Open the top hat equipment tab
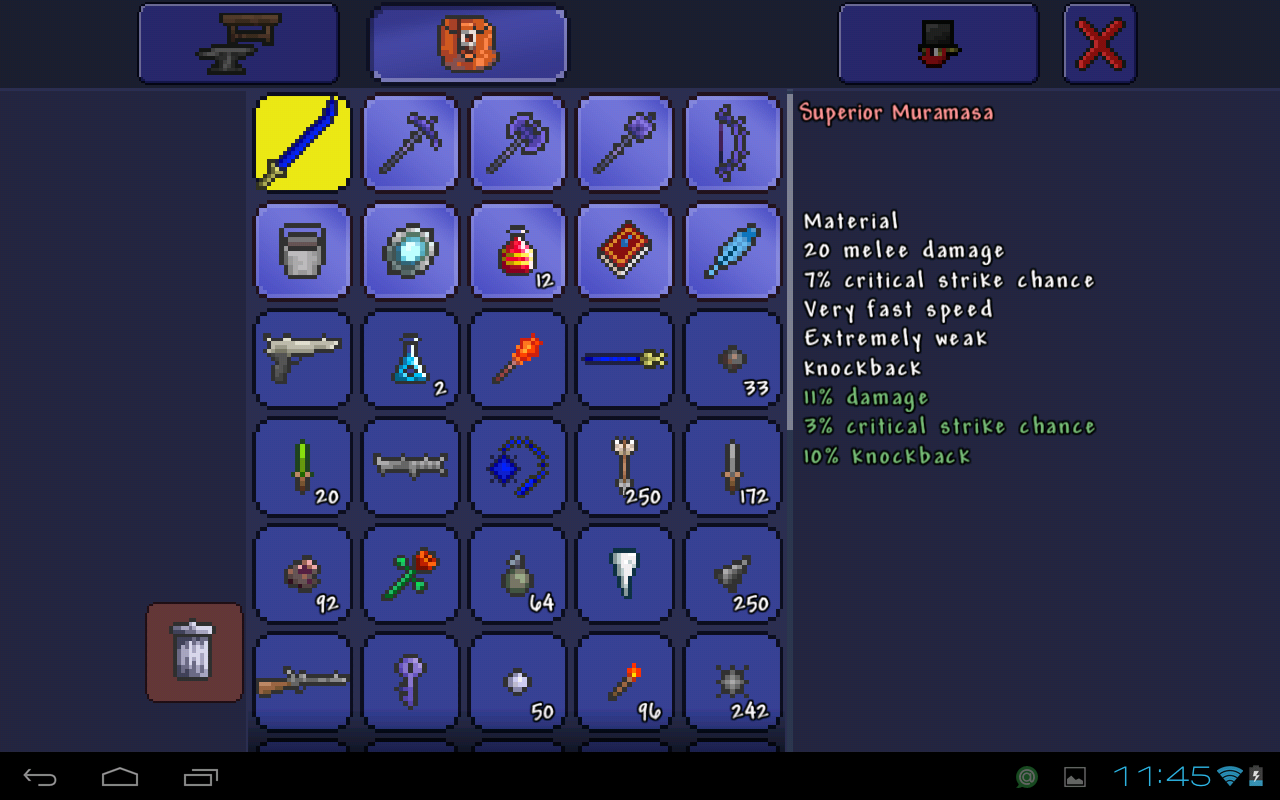This screenshot has height=800, width=1280. tap(938, 44)
